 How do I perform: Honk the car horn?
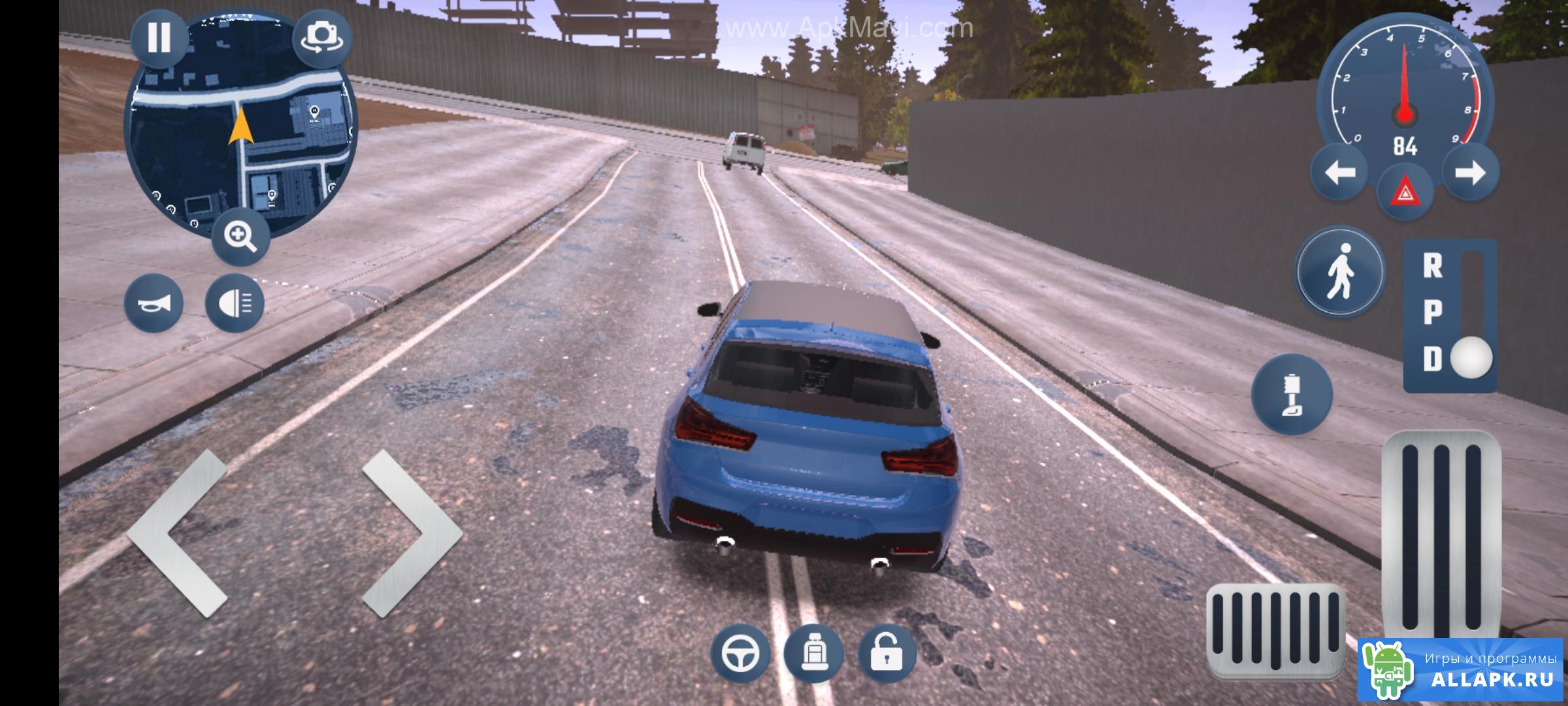click(x=154, y=303)
